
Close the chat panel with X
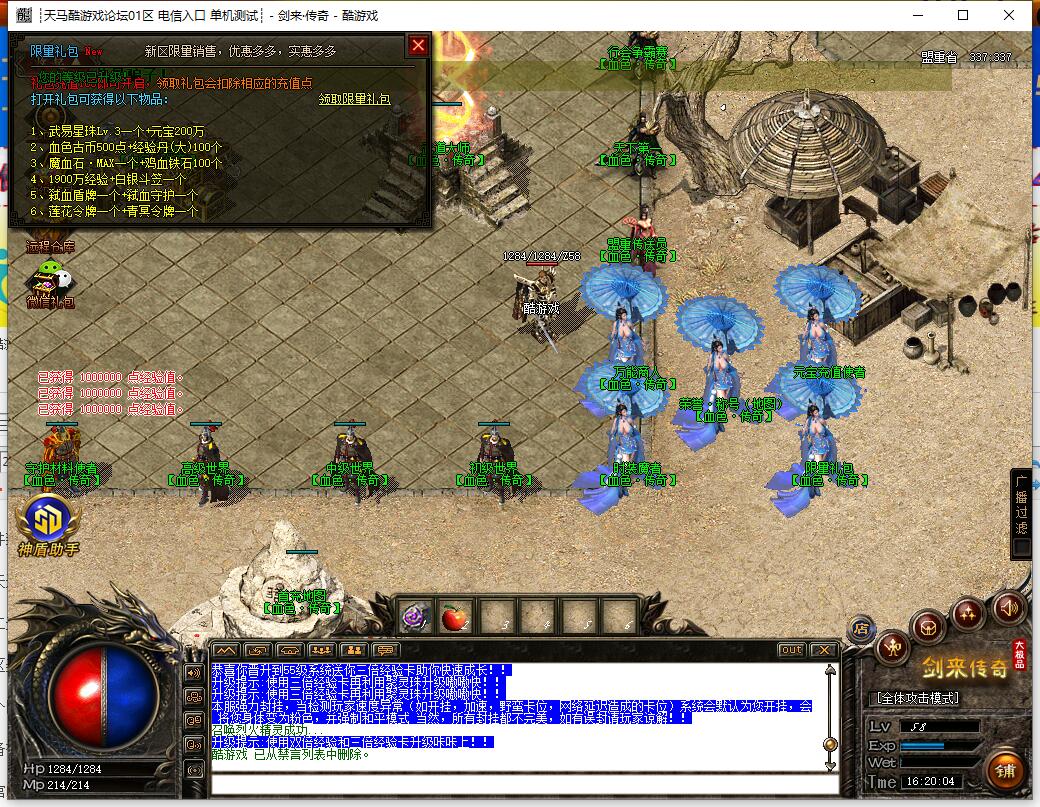coord(824,650)
